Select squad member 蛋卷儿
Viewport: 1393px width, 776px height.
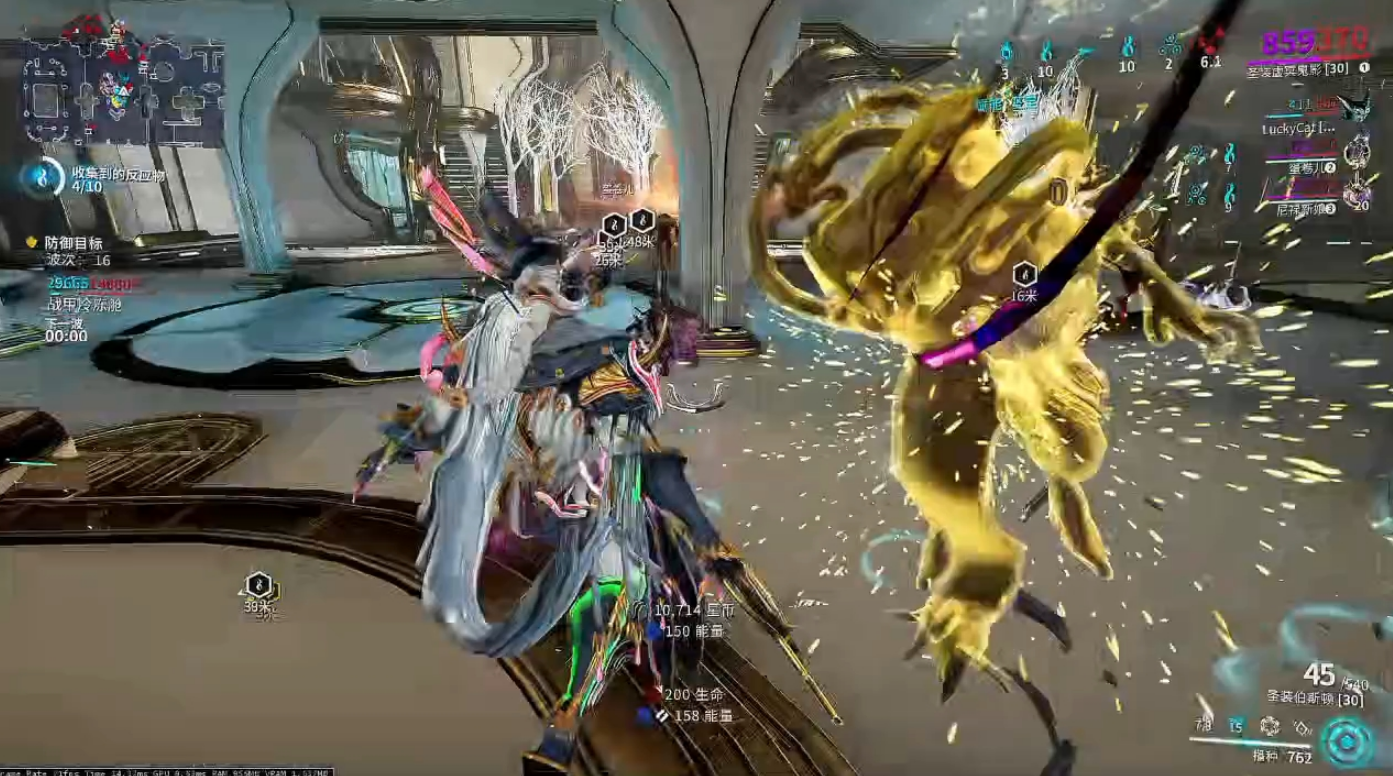pos(1310,167)
